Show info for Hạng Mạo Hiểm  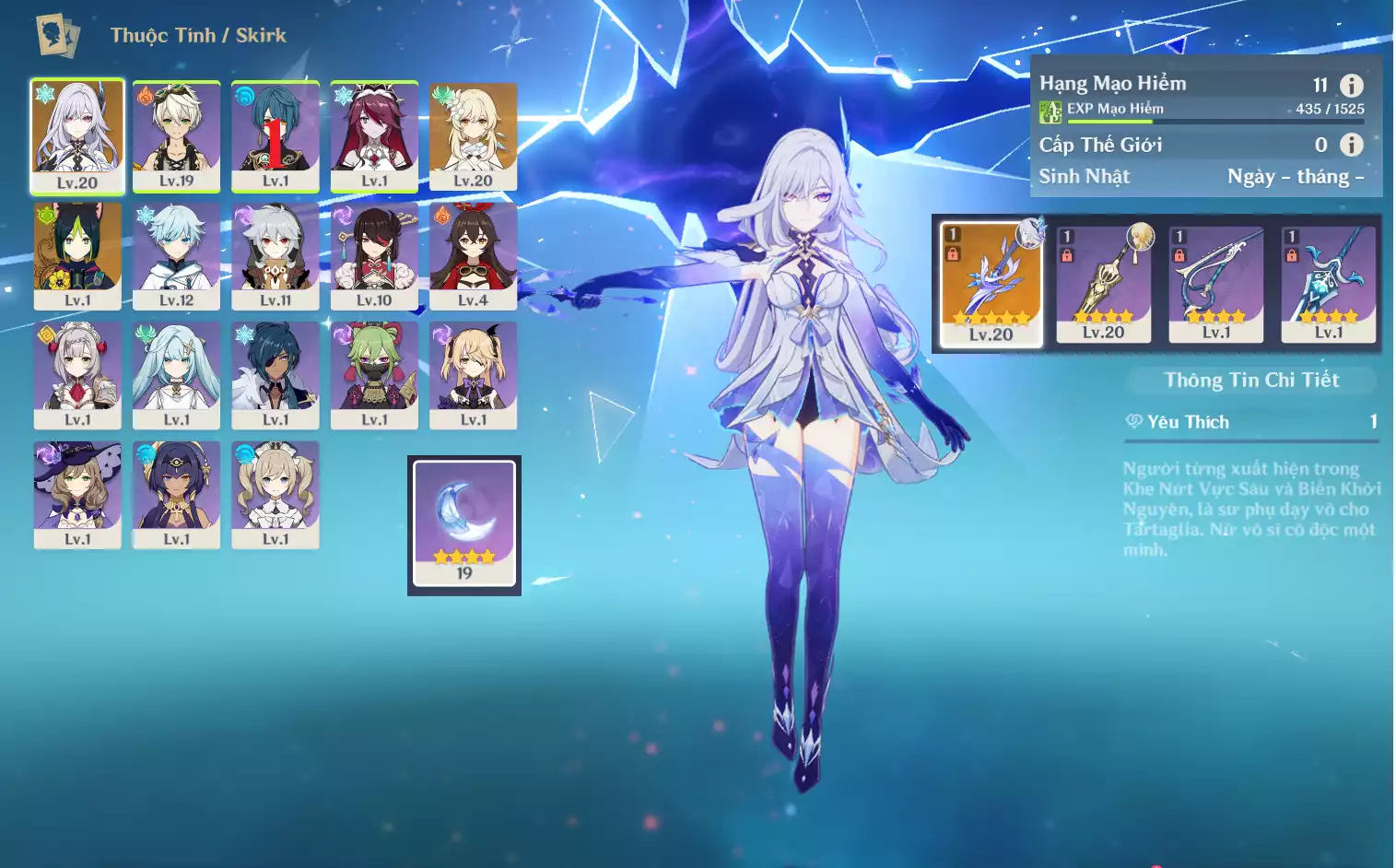click(x=1351, y=86)
